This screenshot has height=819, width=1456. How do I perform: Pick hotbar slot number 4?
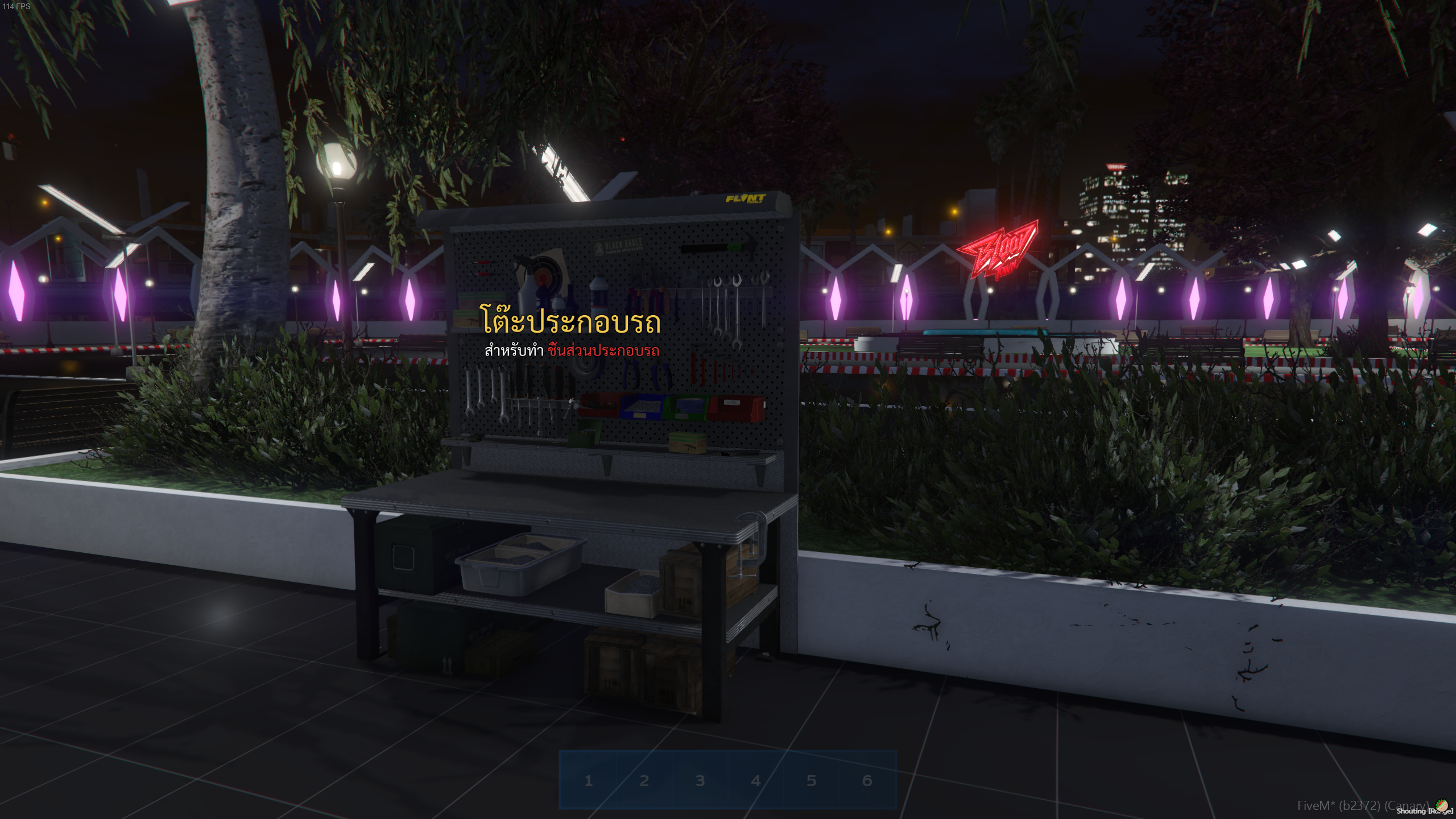tap(755, 780)
